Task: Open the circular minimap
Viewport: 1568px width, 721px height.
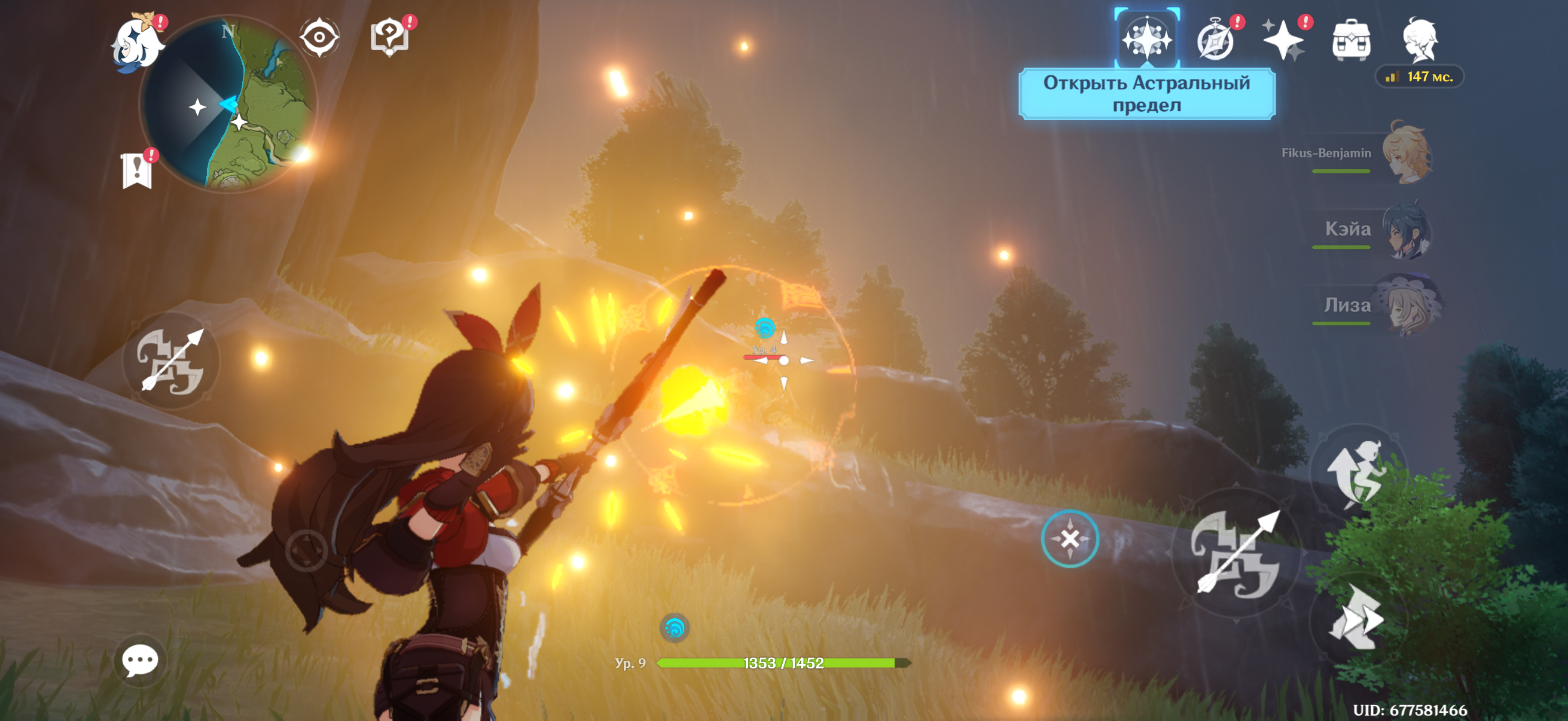Action: [x=228, y=103]
